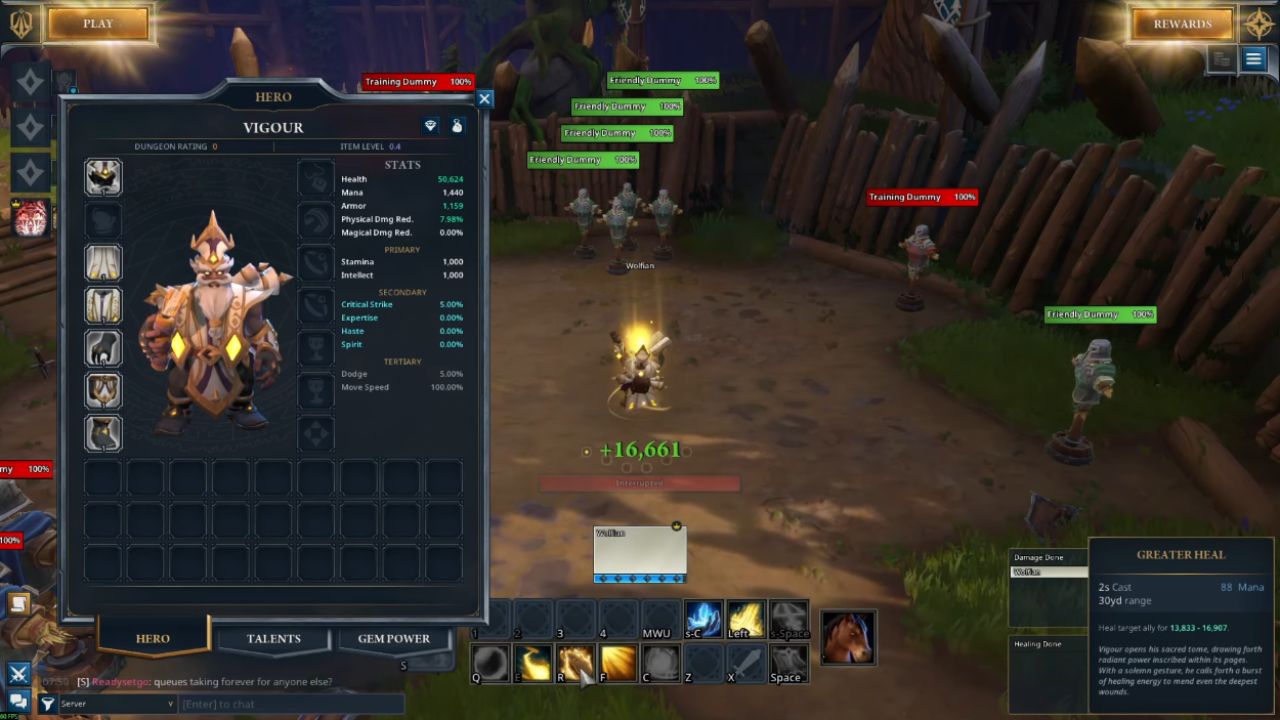The image size is (1280, 720).
Task: Click the chat filter funnel icon
Action: (47, 704)
